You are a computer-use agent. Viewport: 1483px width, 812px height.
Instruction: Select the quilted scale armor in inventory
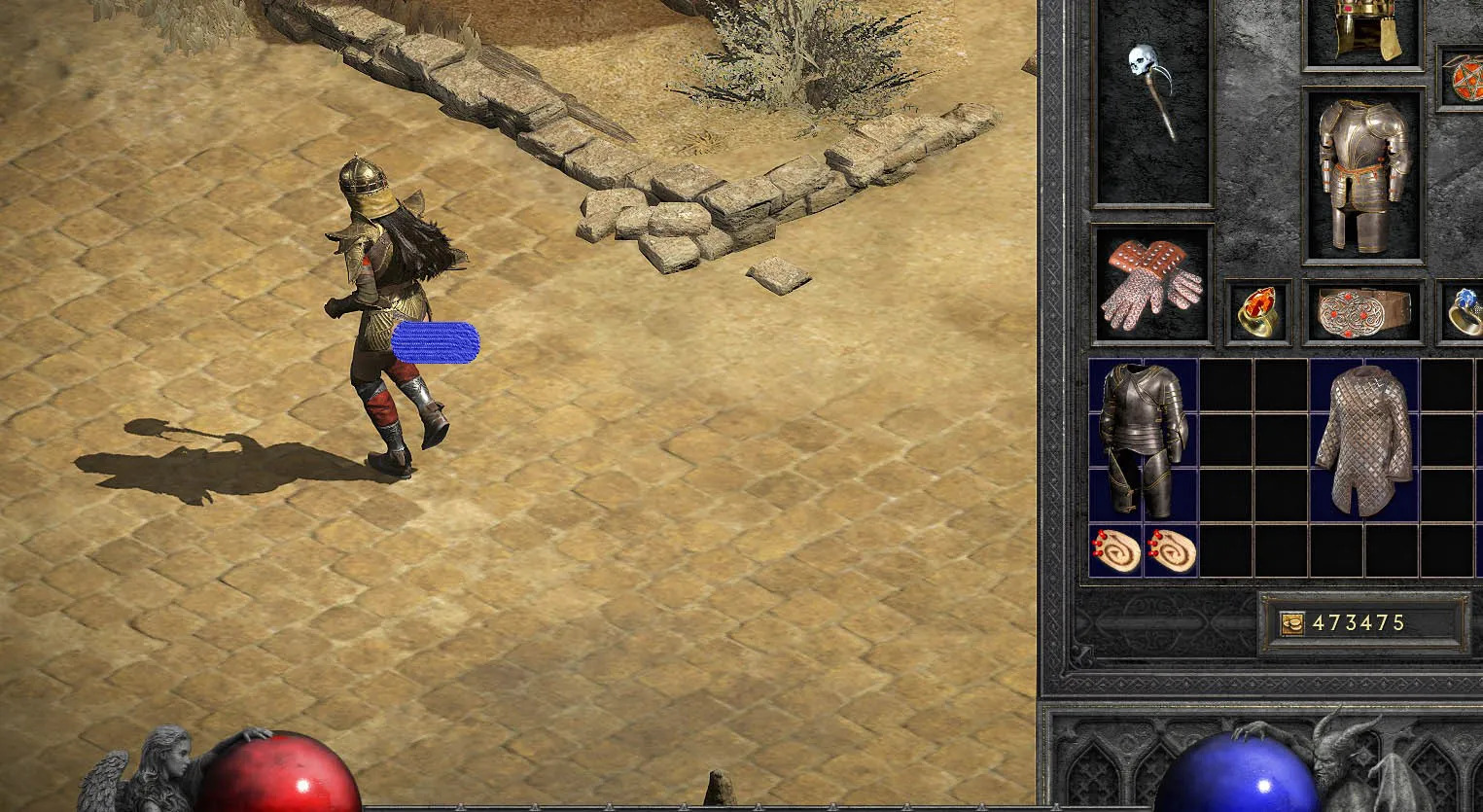click(x=1363, y=440)
